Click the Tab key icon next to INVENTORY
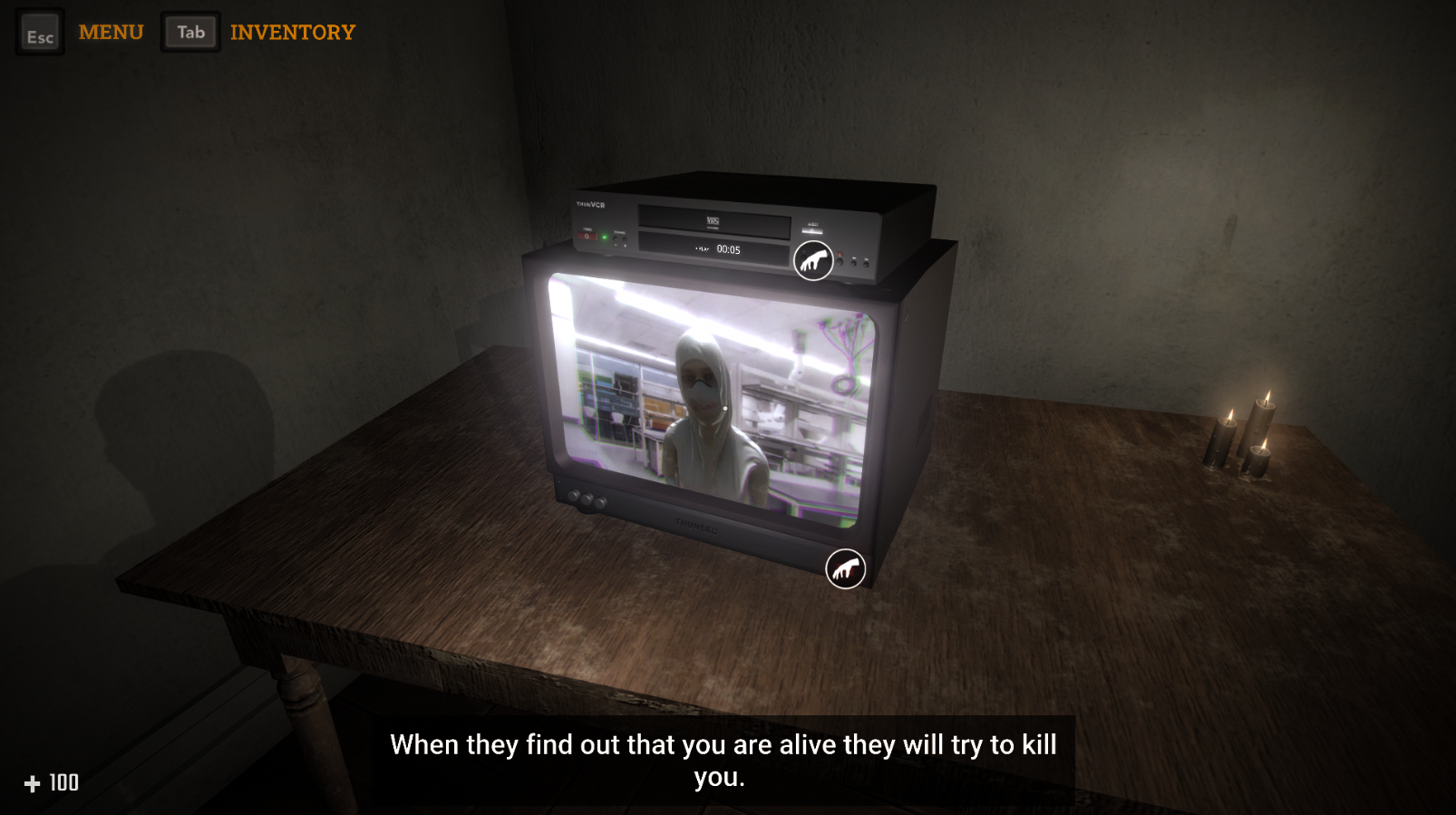Screen dimensions: 1456x815 click(x=190, y=31)
